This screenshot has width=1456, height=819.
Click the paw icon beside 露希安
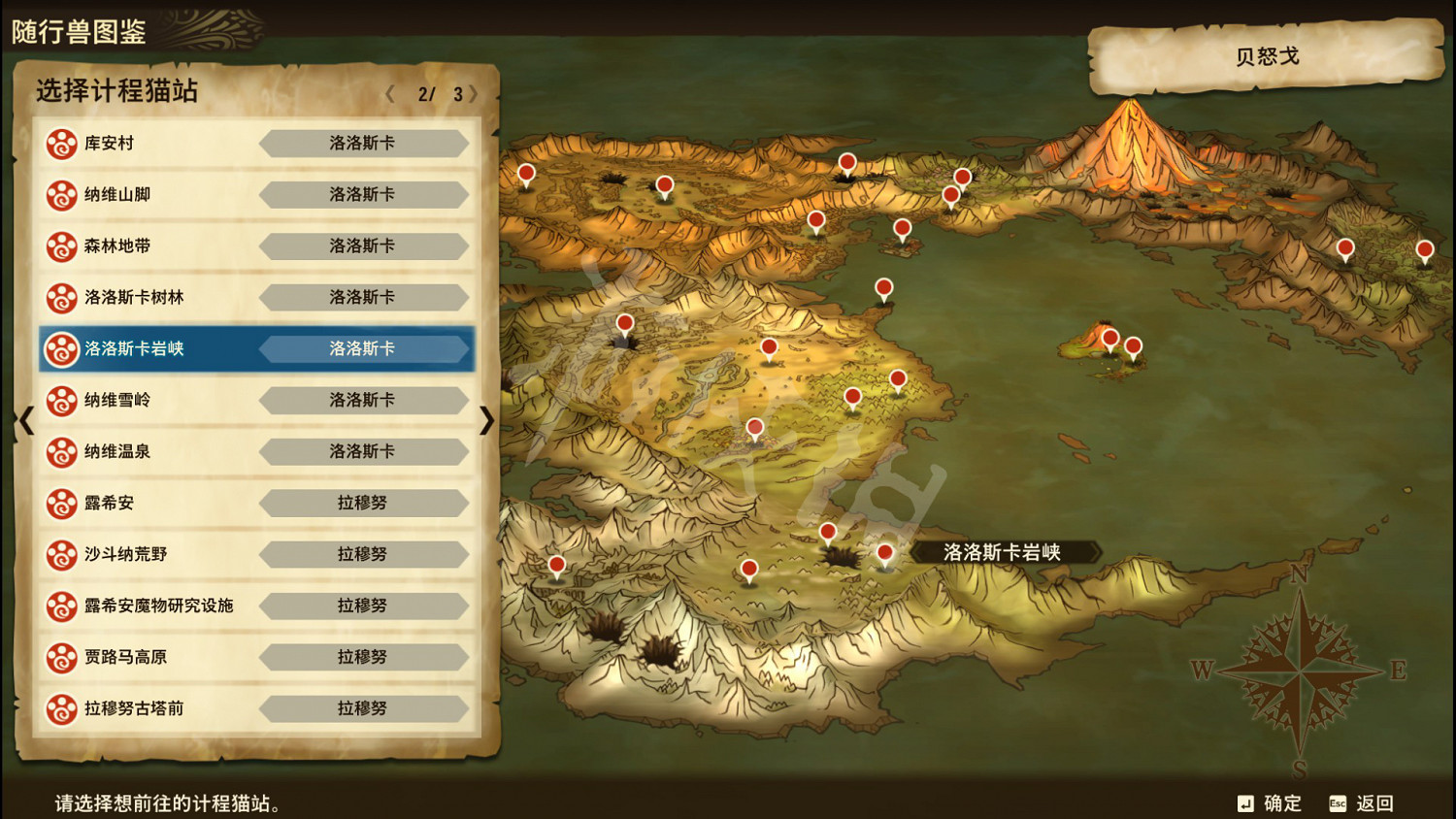[x=61, y=503]
